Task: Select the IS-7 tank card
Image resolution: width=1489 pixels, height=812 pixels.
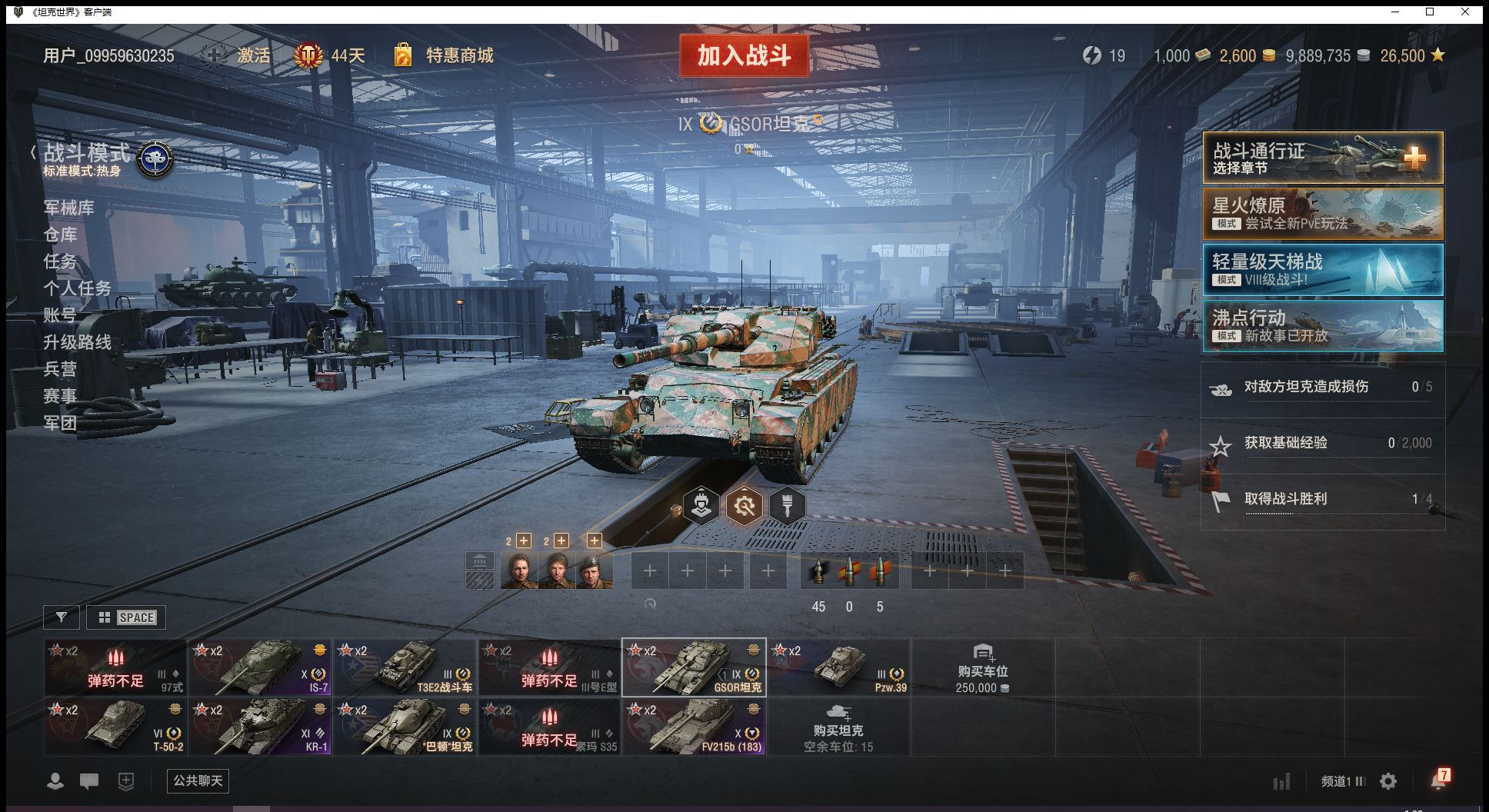Action: [x=260, y=667]
